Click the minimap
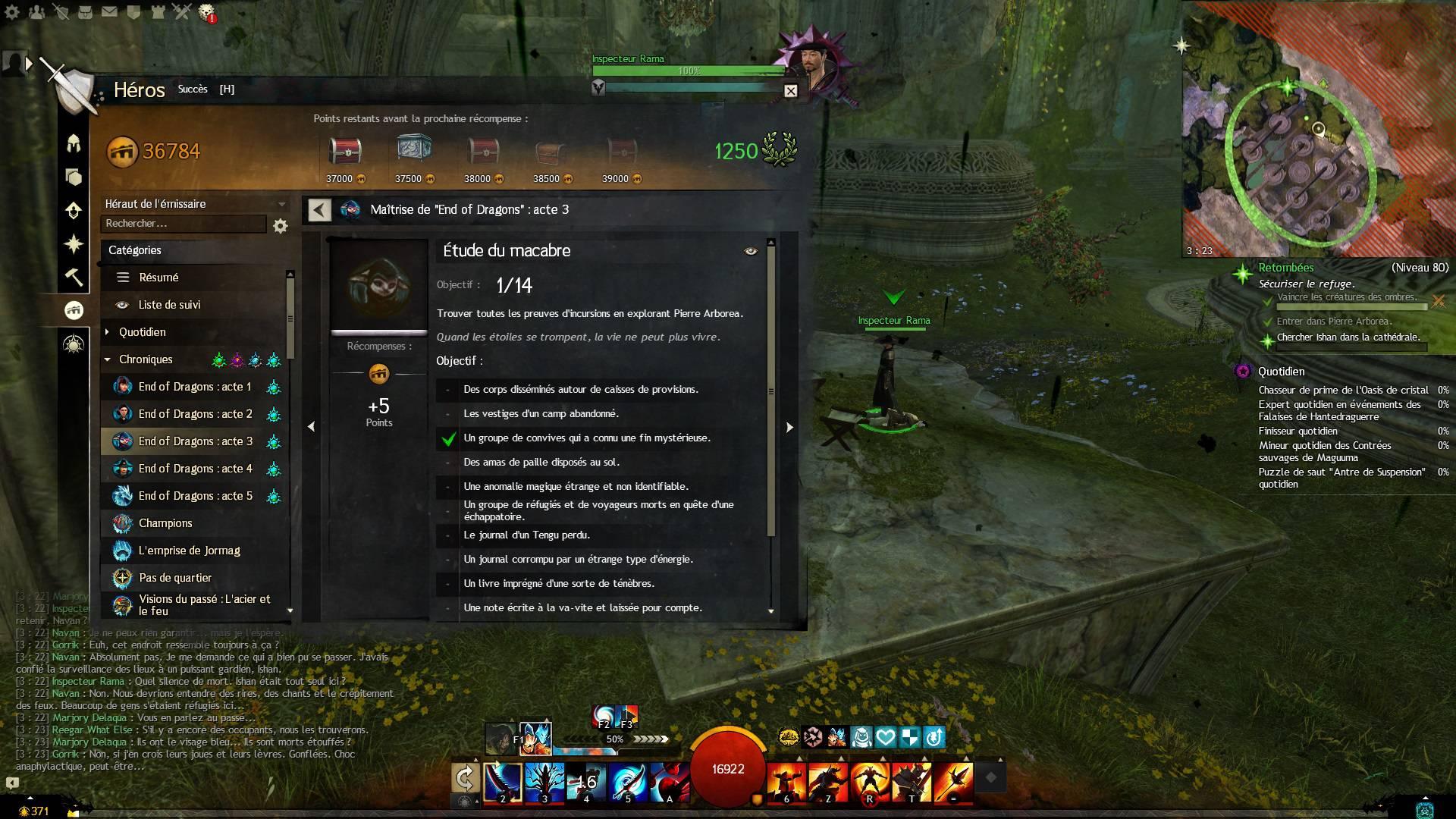 (1318, 129)
